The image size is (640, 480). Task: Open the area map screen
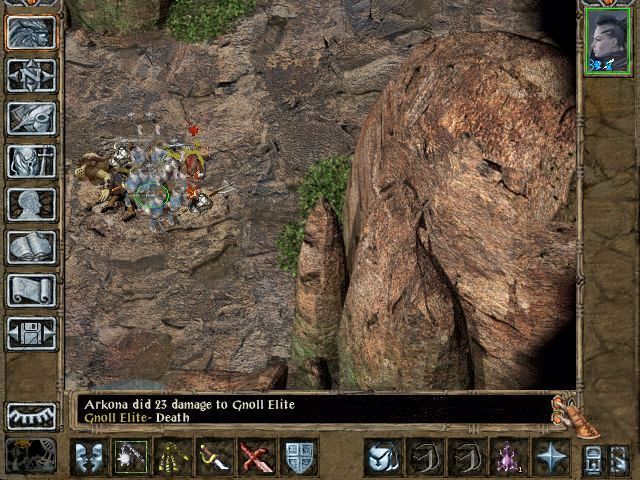tap(31, 76)
